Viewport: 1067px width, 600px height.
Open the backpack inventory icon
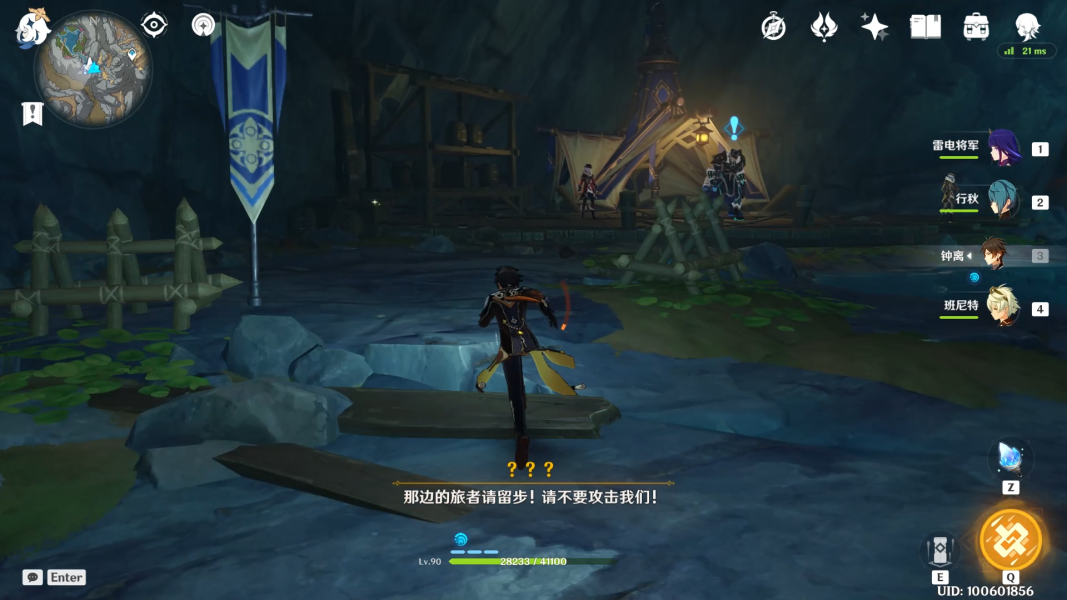(976, 27)
